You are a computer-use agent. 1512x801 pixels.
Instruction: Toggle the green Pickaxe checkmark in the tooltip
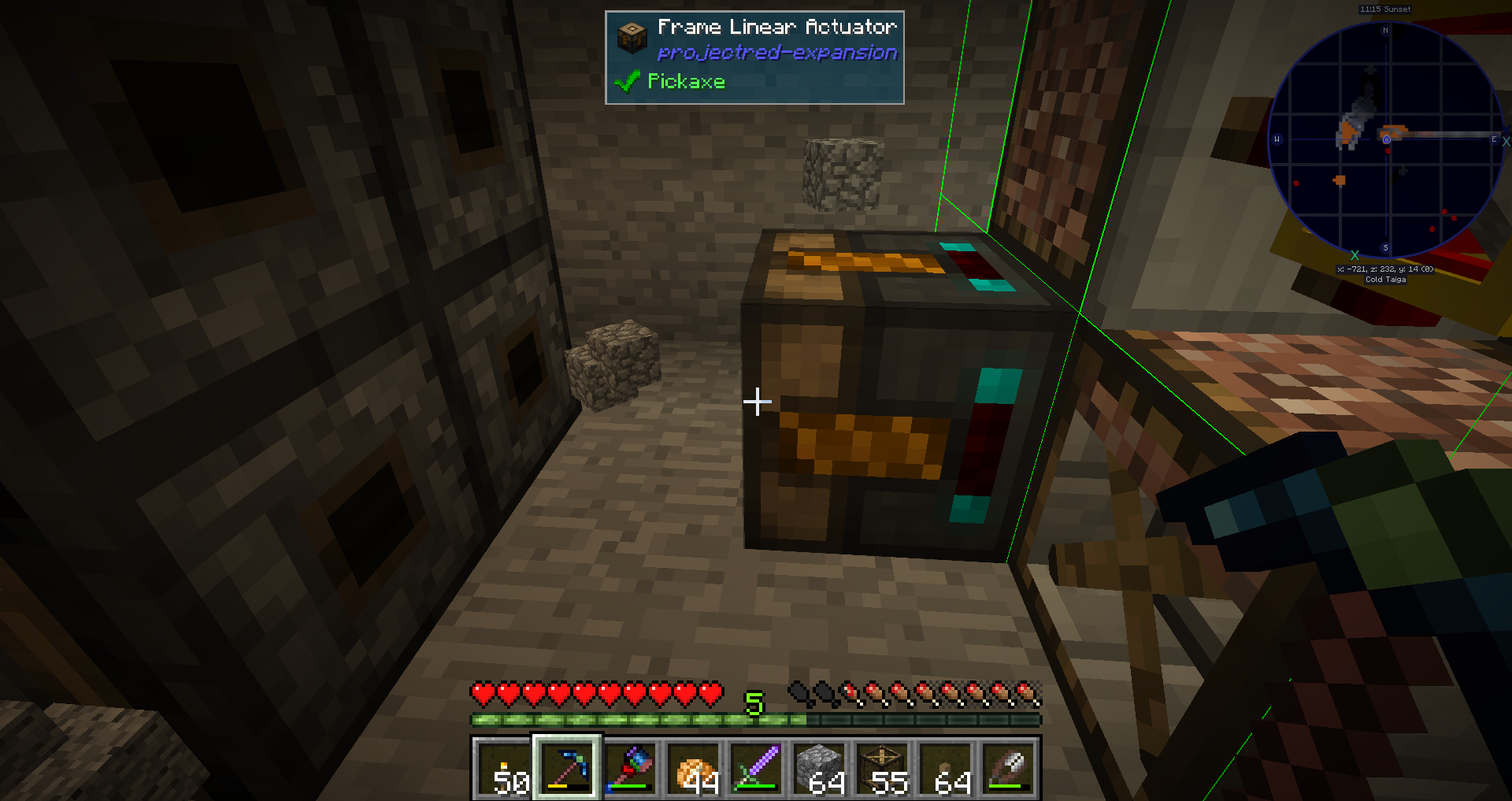(628, 81)
